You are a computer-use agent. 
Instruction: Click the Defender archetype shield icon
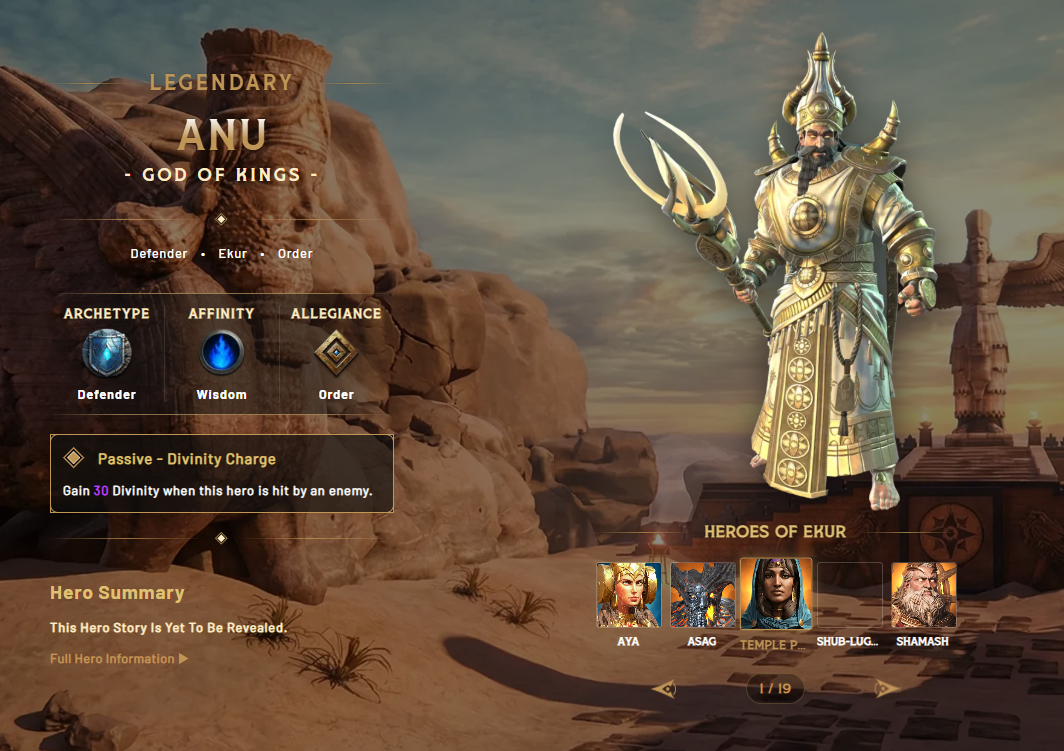[107, 354]
